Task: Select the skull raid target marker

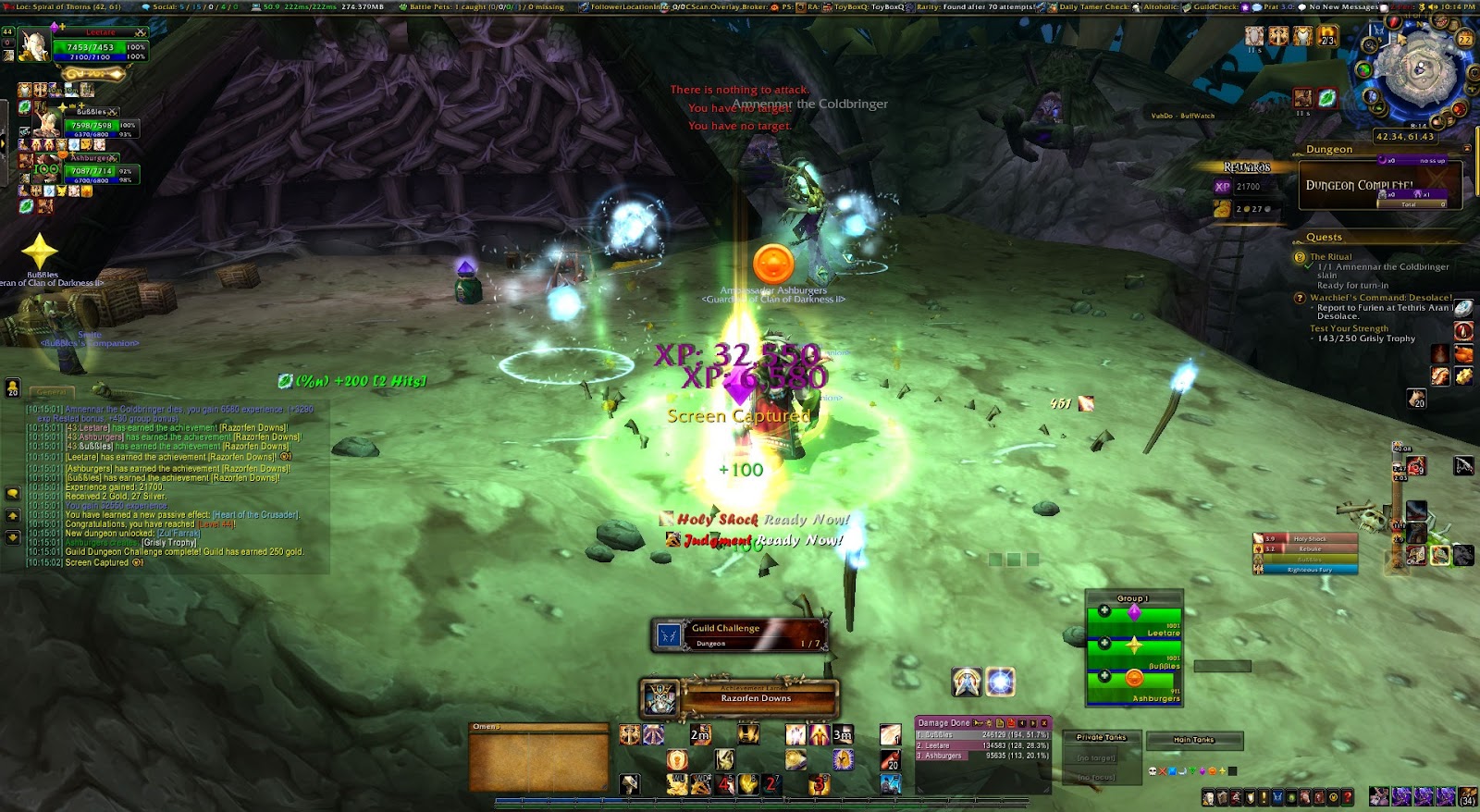Action: [x=1153, y=770]
